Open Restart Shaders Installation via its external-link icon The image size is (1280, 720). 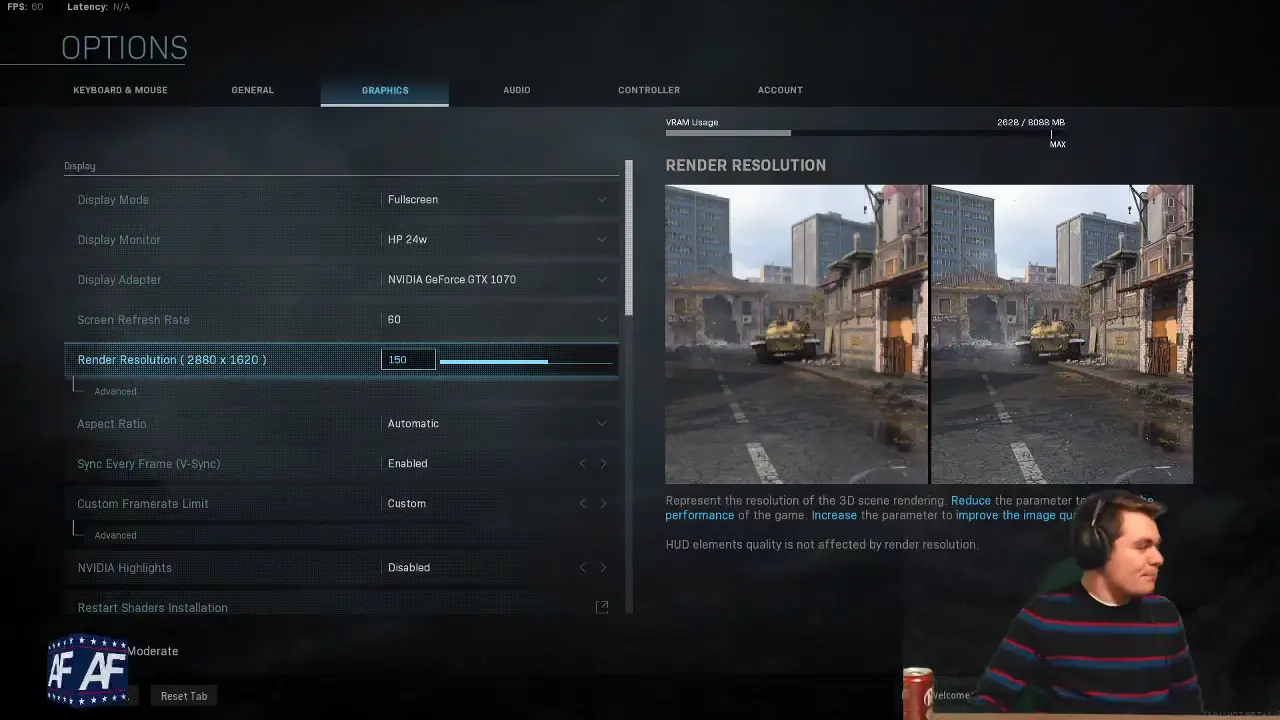[x=602, y=606]
